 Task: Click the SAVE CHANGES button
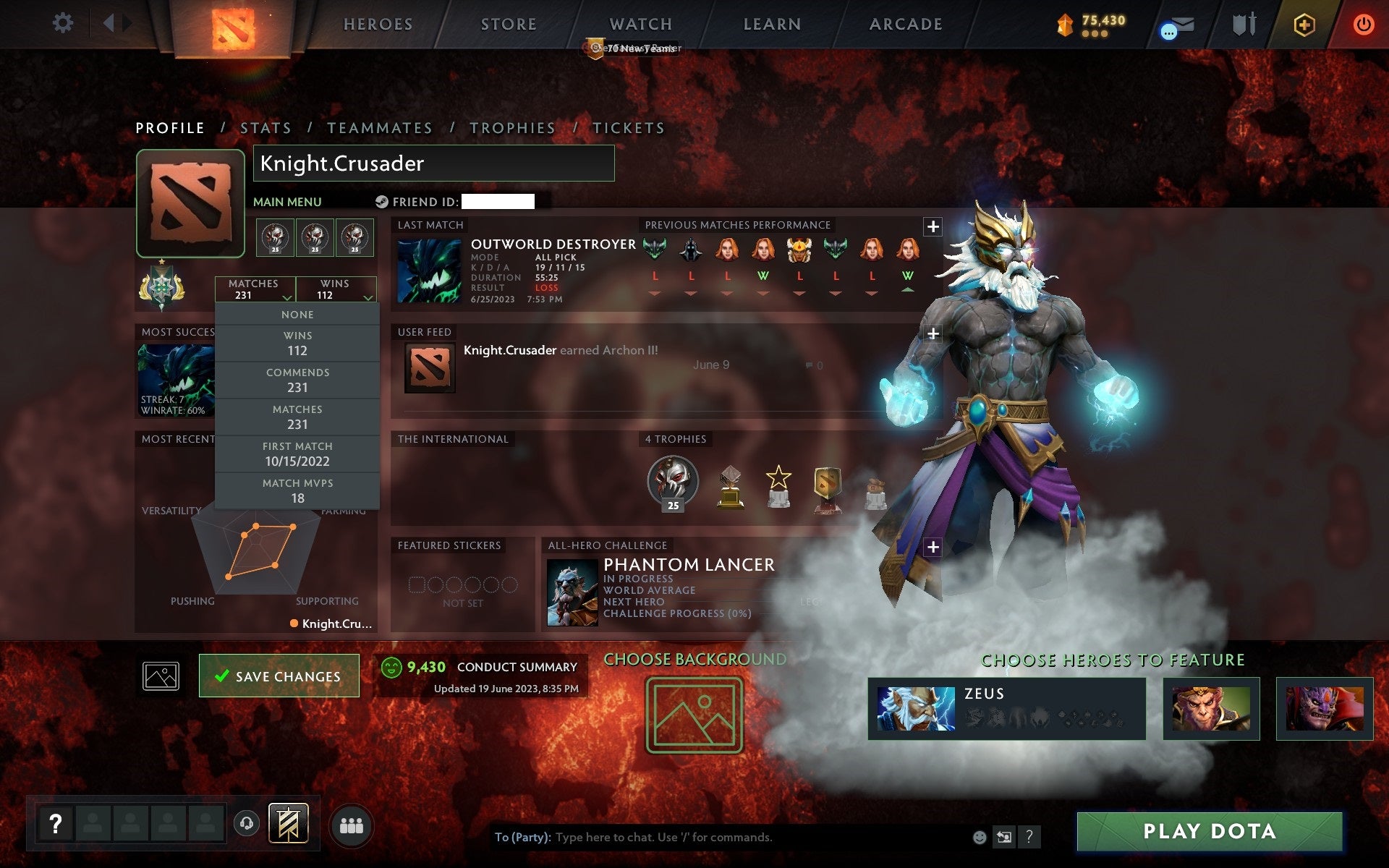[x=279, y=675]
